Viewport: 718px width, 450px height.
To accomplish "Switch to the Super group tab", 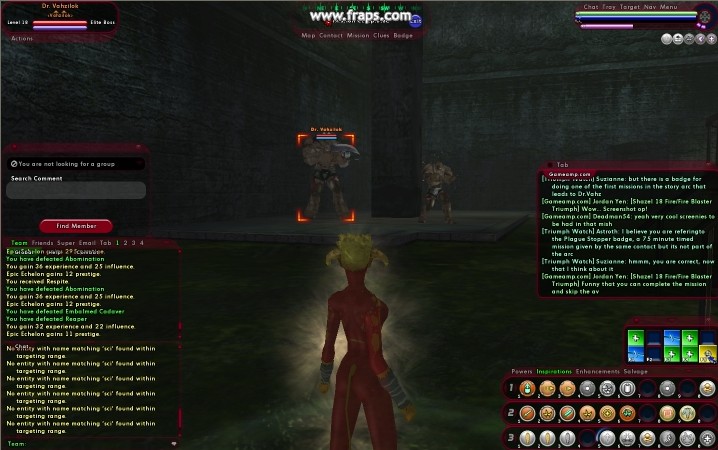I will pyautogui.click(x=65, y=242).
